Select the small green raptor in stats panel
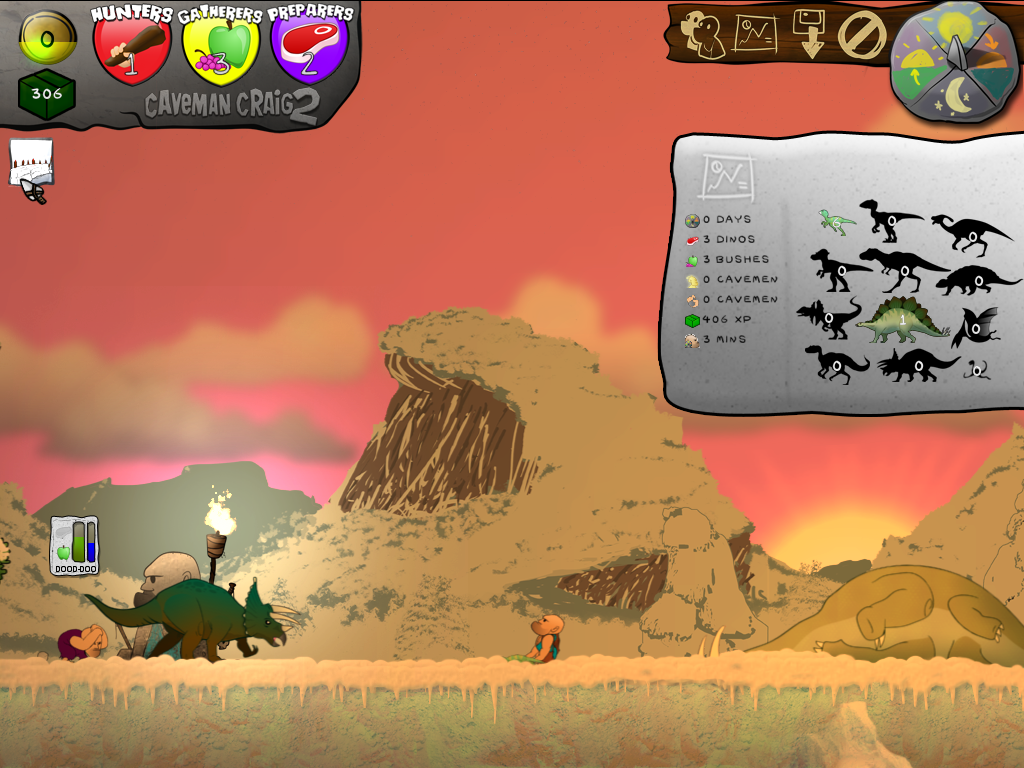 pos(836,221)
